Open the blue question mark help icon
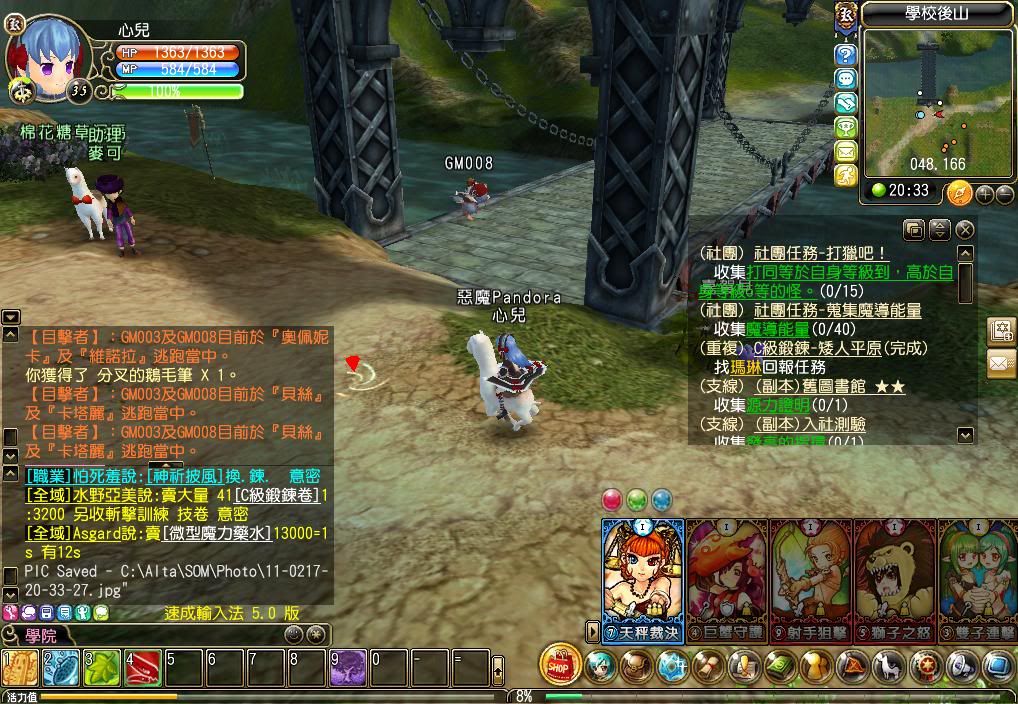The height and width of the screenshot is (704, 1018). tap(846, 54)
